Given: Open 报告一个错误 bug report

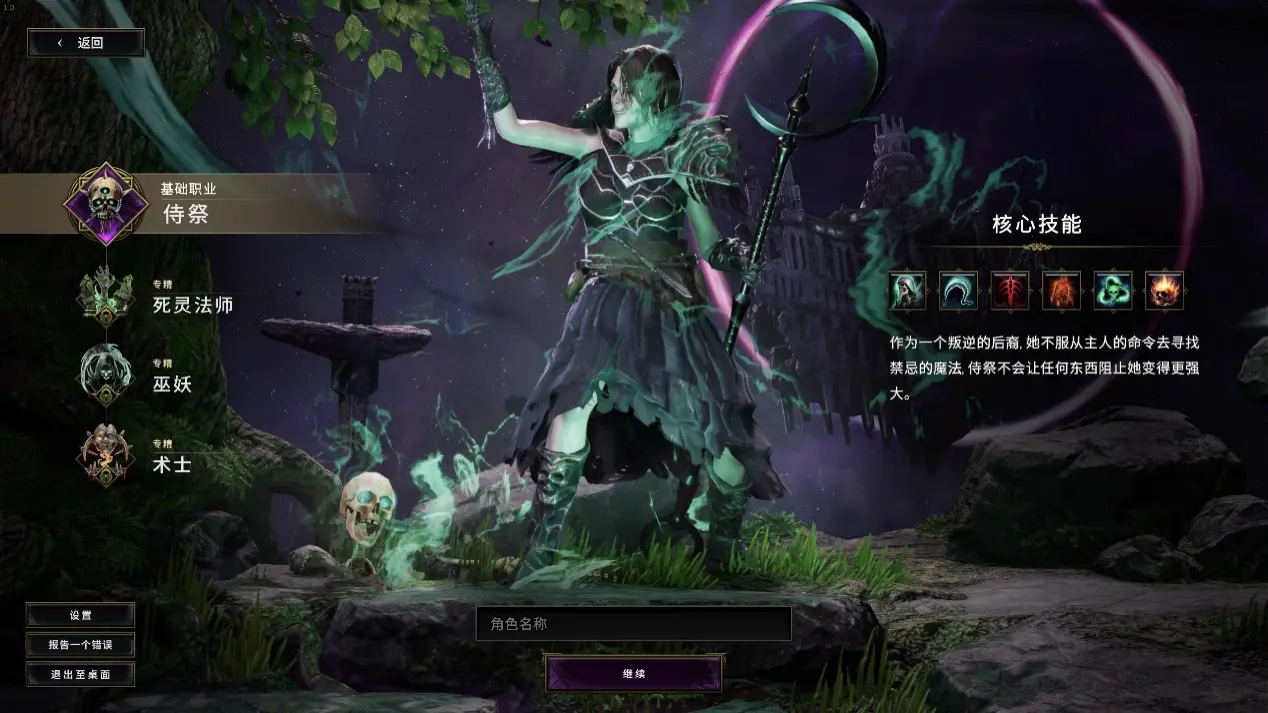Looking at the screenshot, I should click(80, 644).
